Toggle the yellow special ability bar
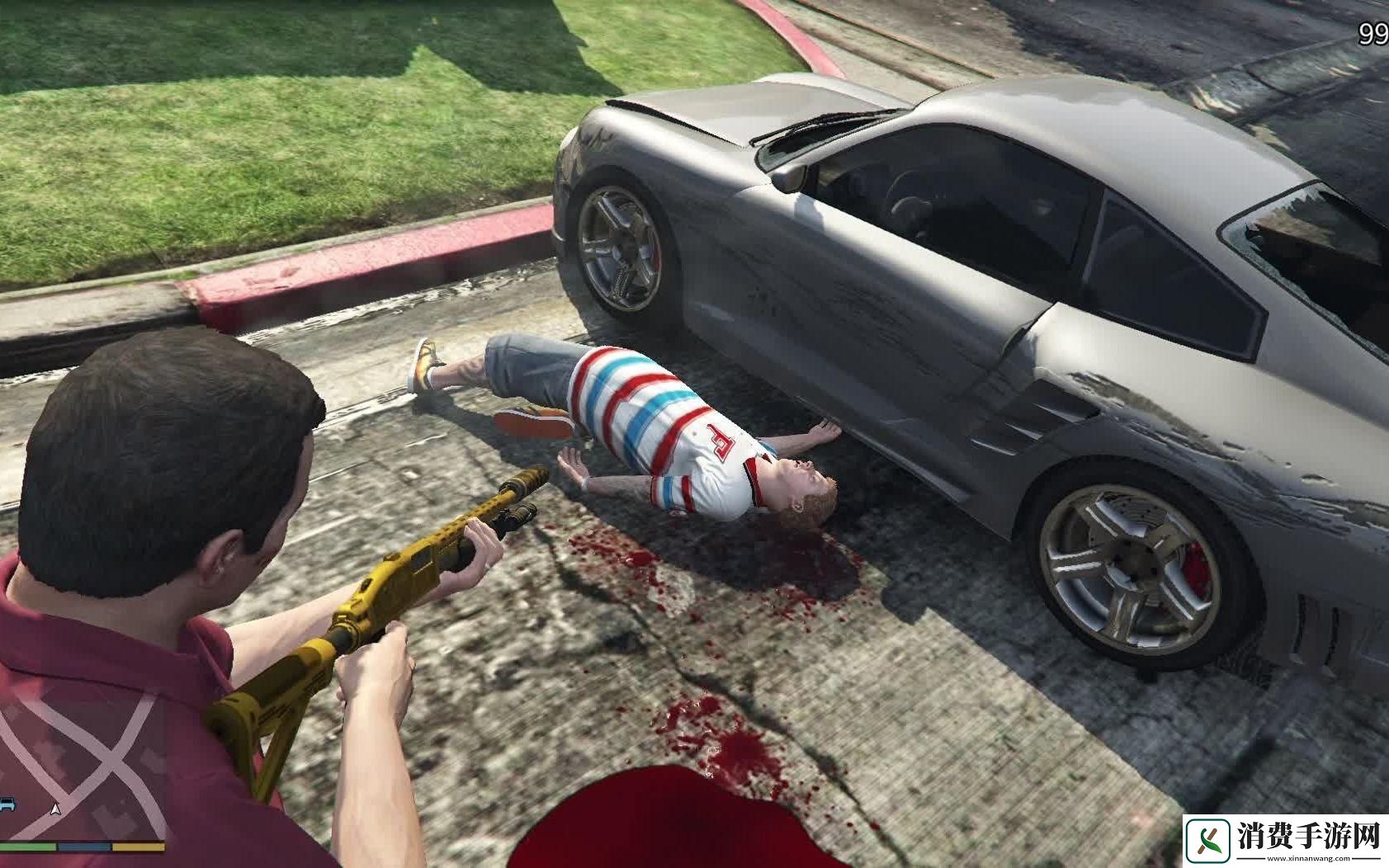1389x868 pixels. tap(139, 846)
